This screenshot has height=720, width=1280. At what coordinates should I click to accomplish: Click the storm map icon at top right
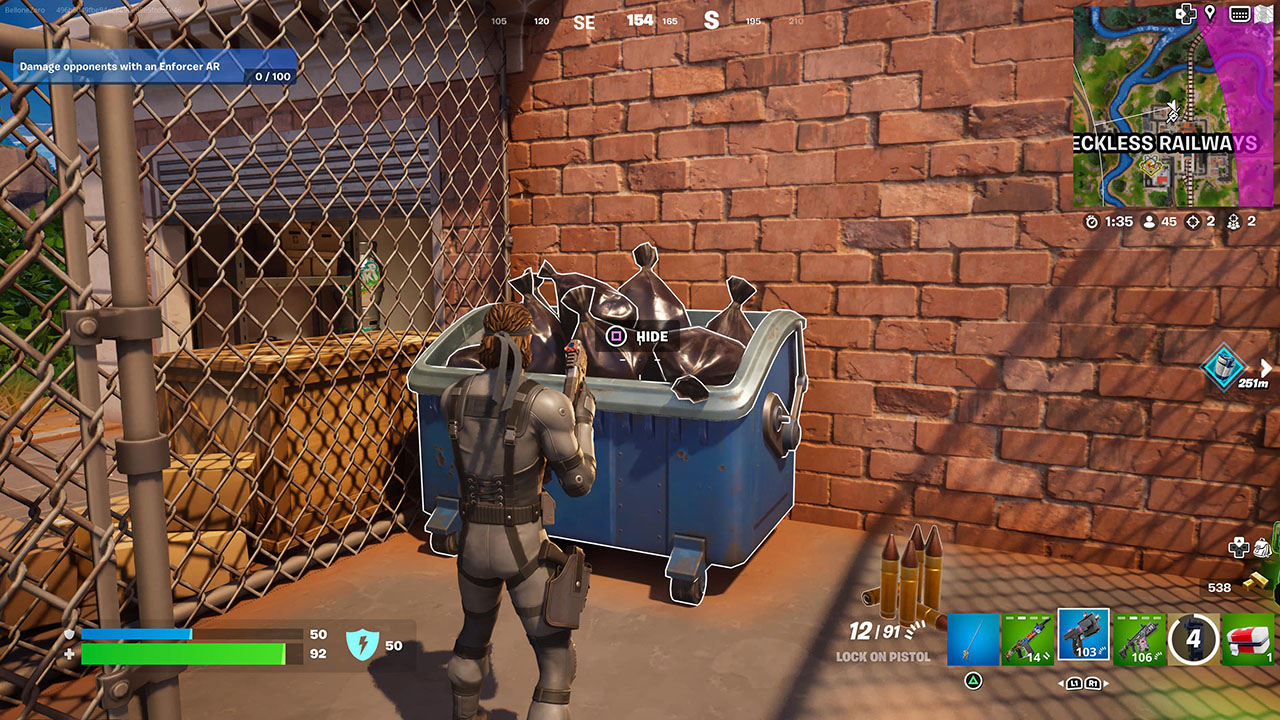[x=1263, y=13]
